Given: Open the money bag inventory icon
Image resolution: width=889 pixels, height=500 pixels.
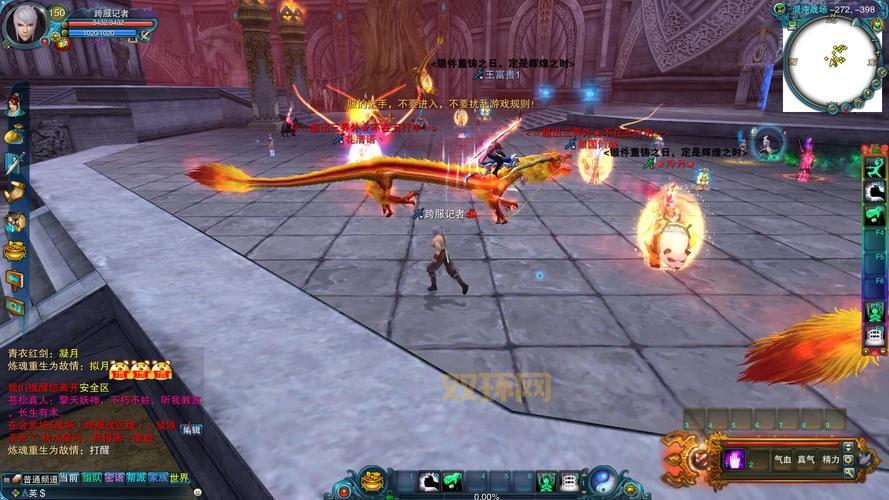Looking at the screenshot, I should pyautogui.click(x=15, y=133).
